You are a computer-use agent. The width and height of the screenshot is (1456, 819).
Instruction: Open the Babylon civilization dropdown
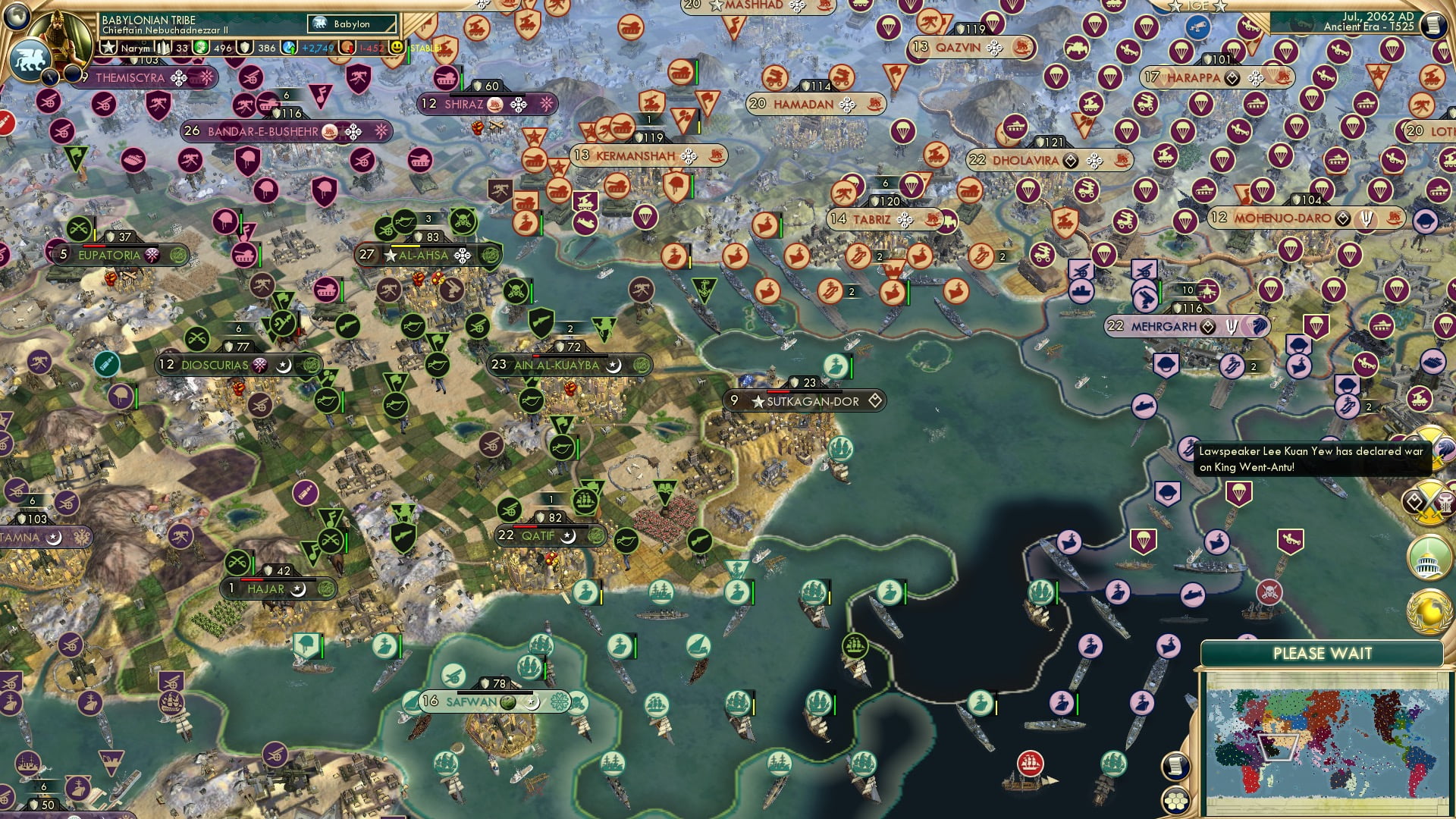pyautogui.click(x=351, y=24)
